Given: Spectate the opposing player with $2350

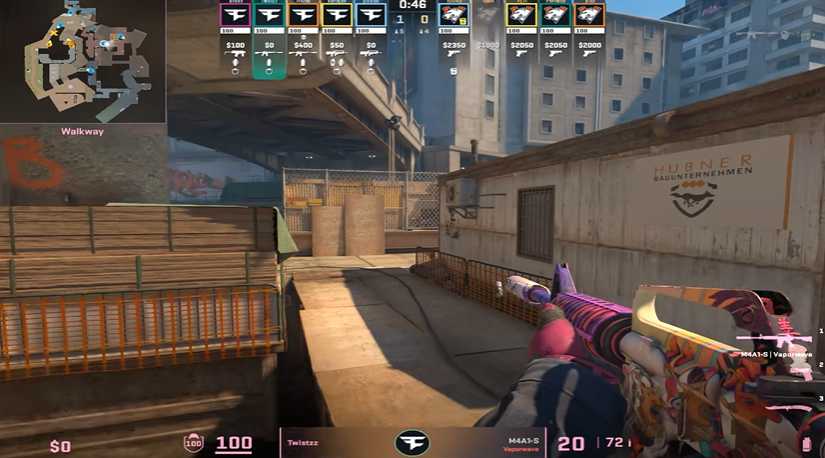Looking at the screenshot, I should pyautogui.click(x=453, y=15).
